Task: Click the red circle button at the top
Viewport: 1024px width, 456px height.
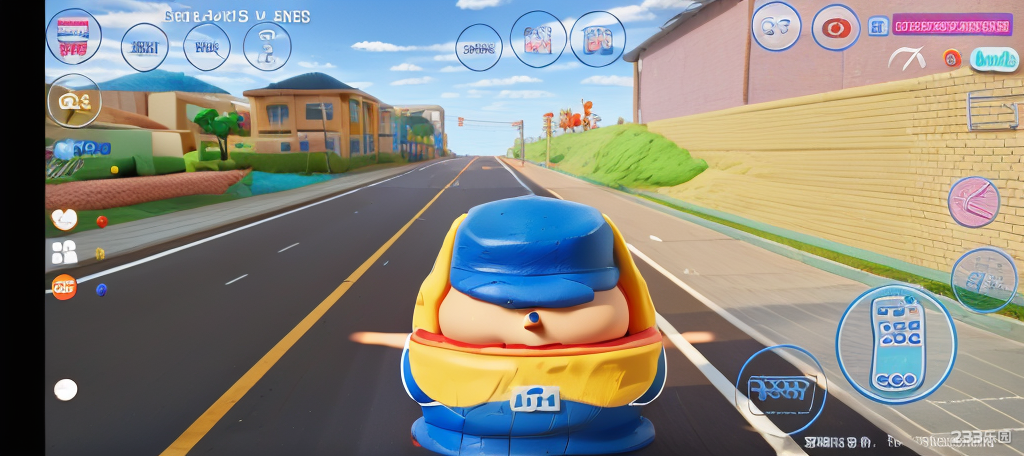Action: [x=835, y=27]
